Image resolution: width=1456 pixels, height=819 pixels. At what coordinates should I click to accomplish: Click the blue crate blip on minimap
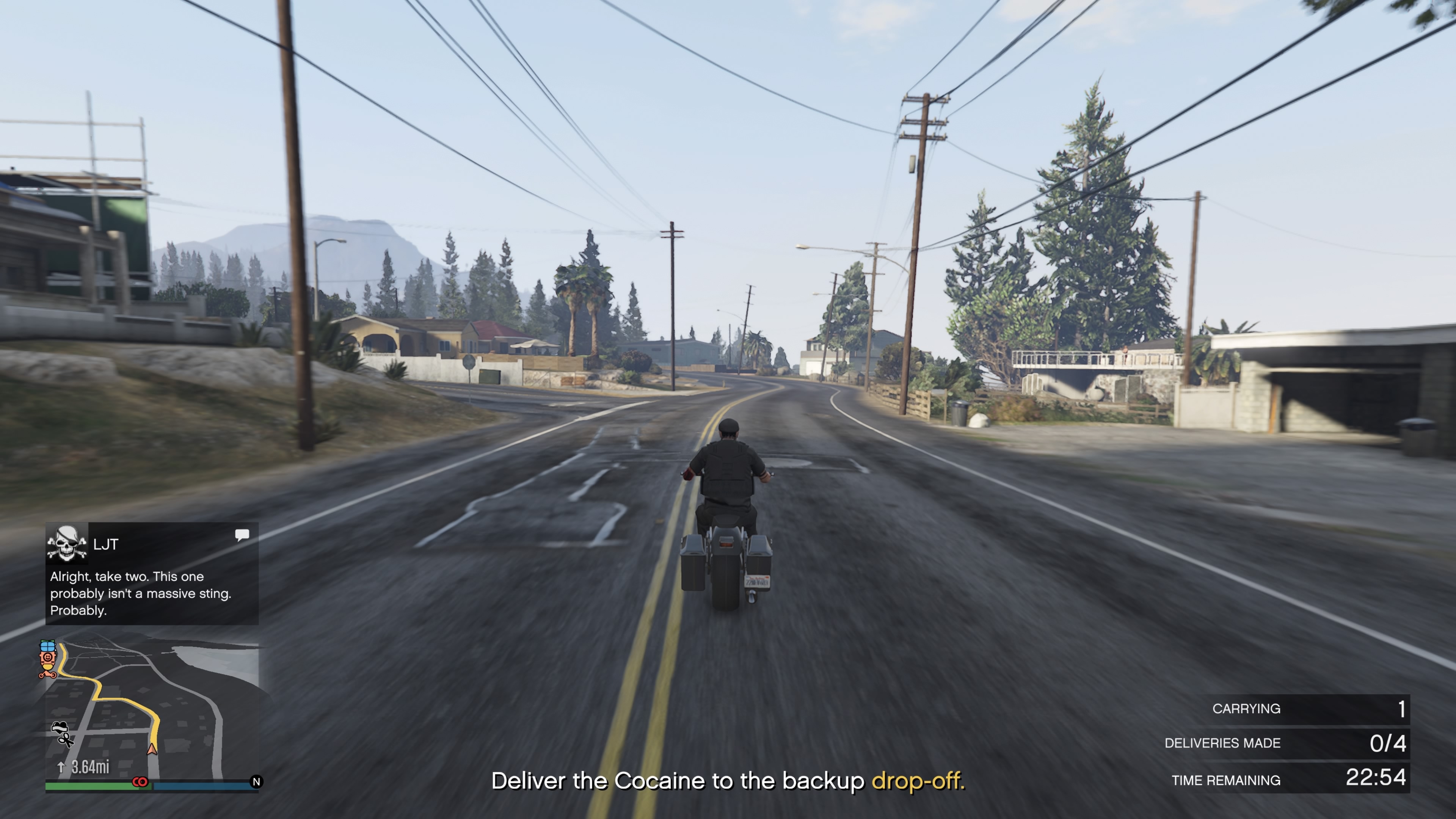47,645
